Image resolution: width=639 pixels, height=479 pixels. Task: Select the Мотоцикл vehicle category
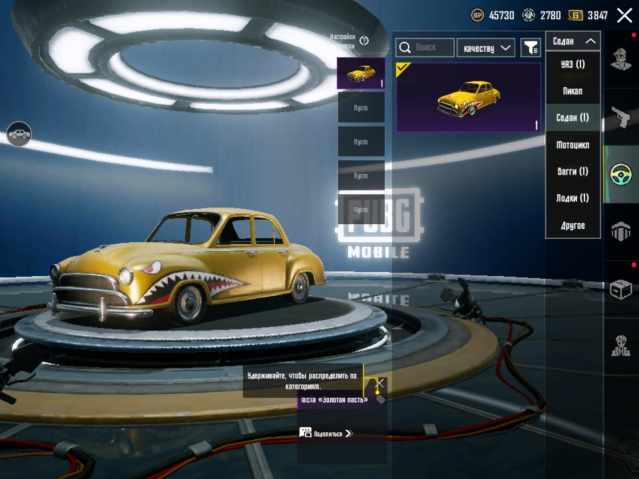[573, 145]
